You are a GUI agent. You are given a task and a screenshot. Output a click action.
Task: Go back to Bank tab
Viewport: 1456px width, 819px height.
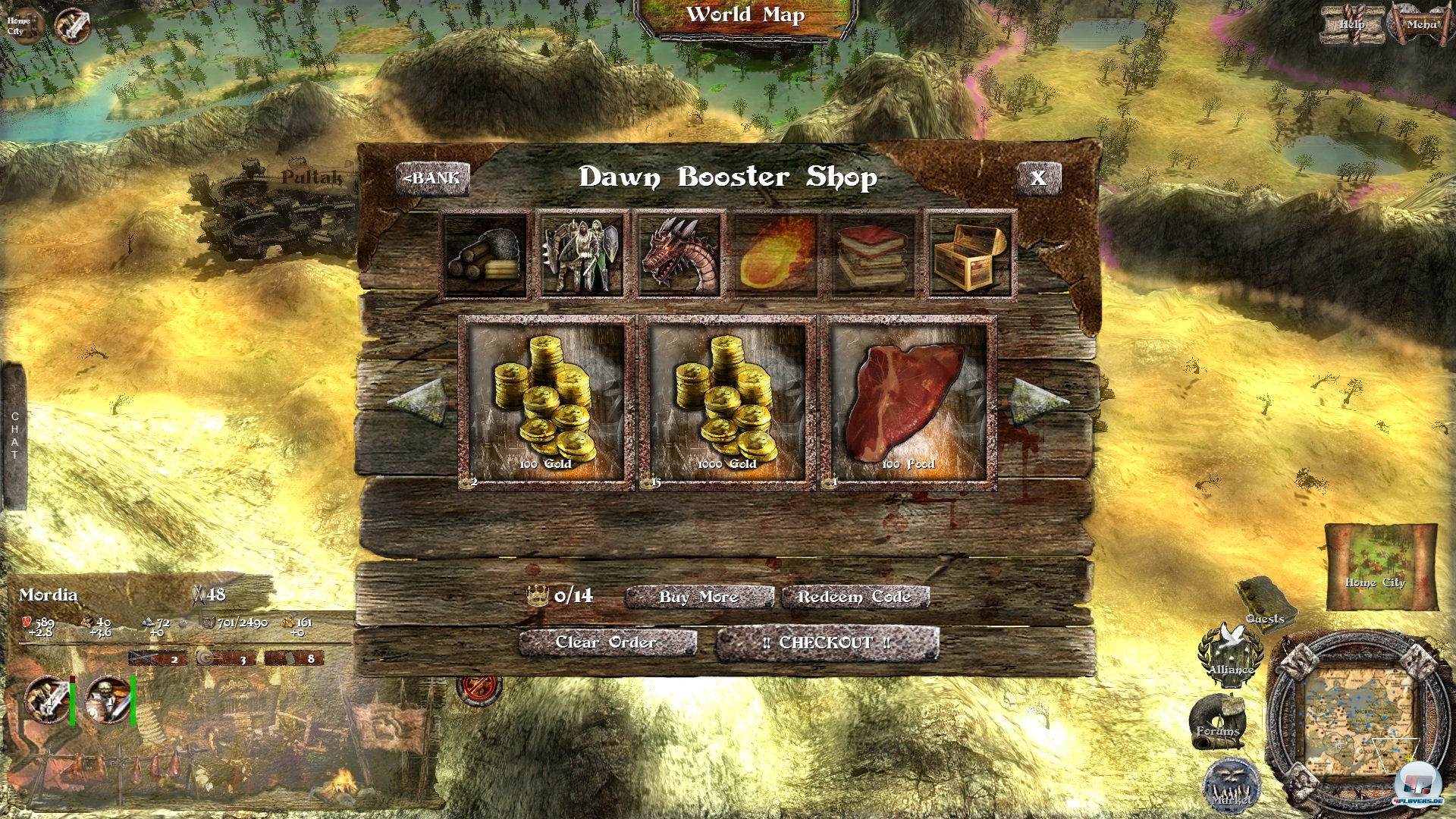click(x=432, y=177)
